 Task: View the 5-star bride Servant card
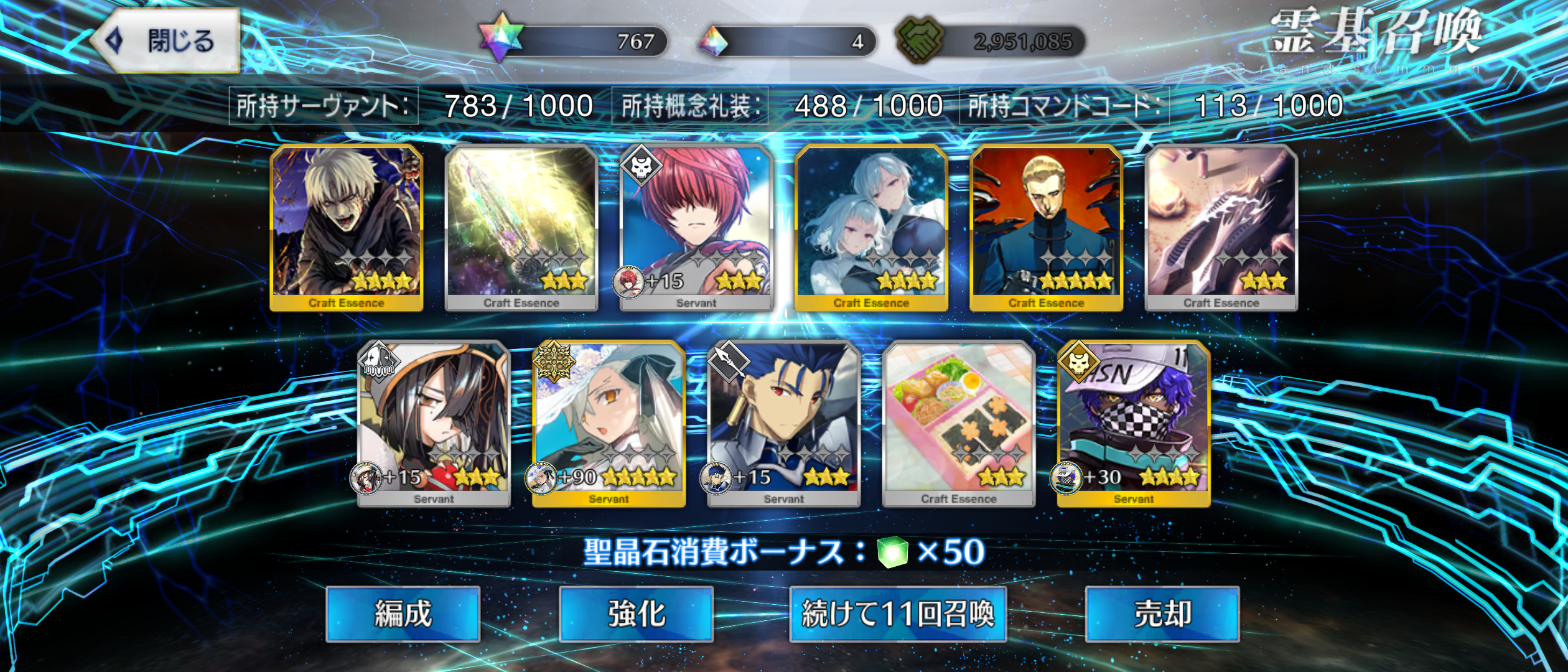tap(609, 423)
